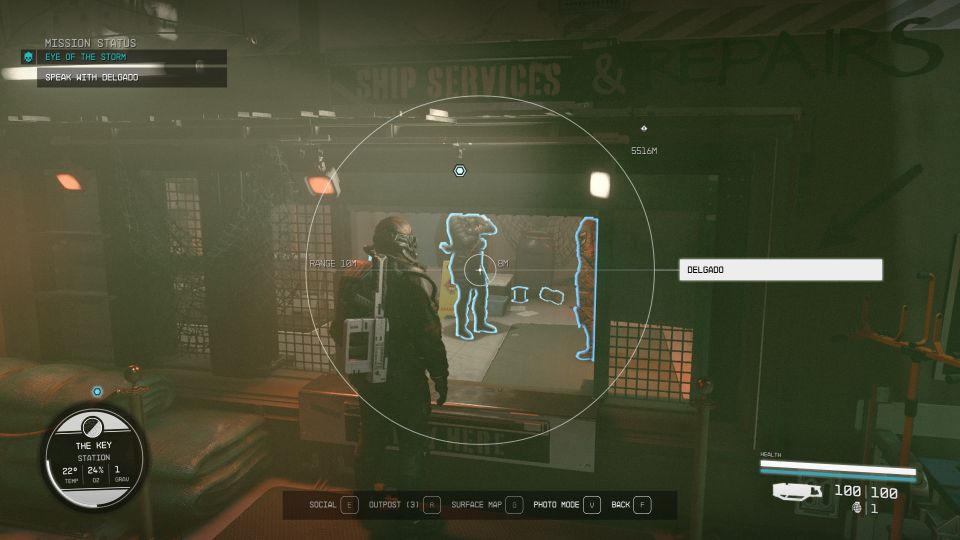Open Photo Mode from the scanner bar
Viewport: 960px width, 540px height.
tap(566, 505)
